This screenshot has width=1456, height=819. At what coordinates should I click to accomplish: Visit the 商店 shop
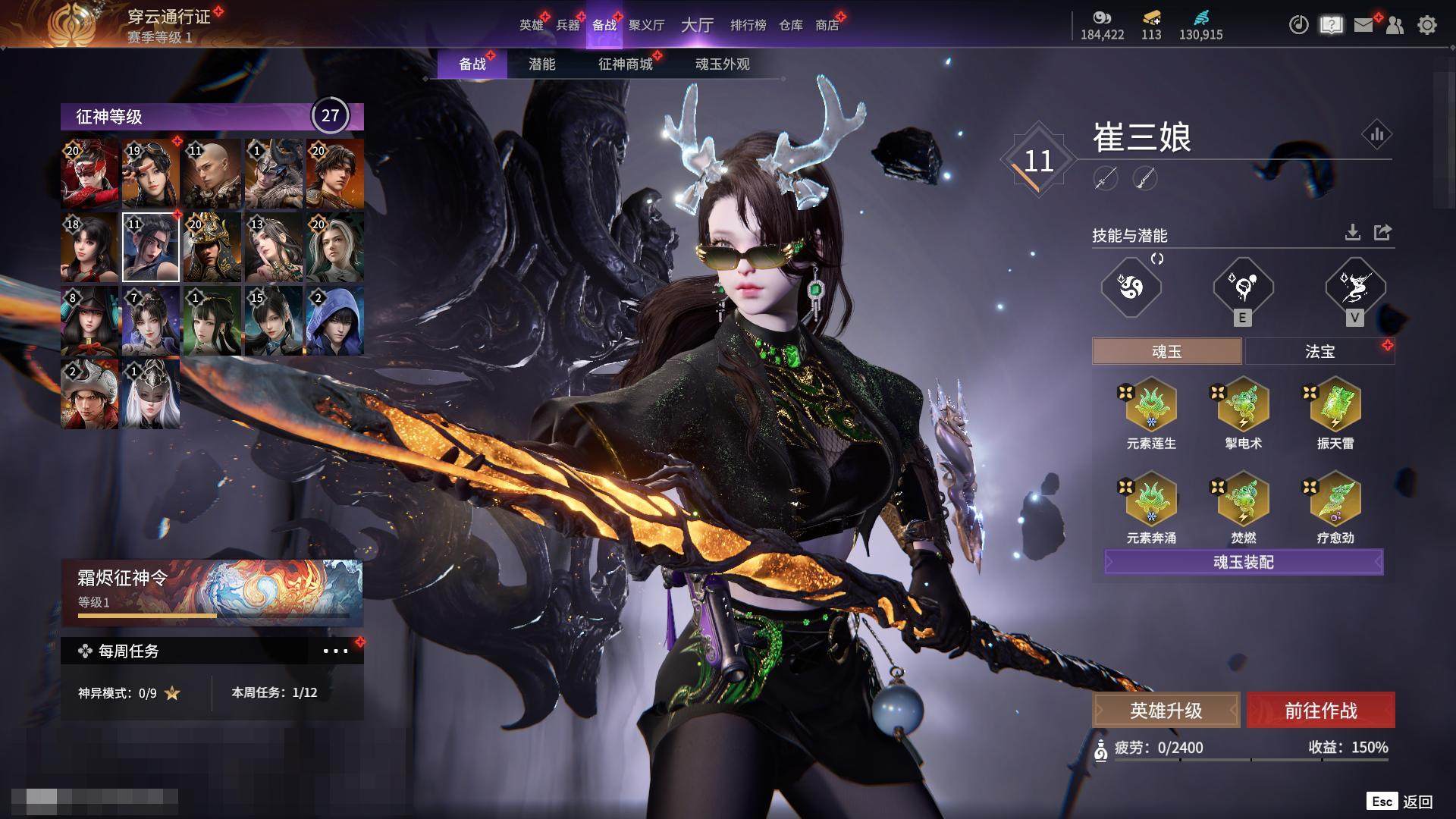[827, 25]
